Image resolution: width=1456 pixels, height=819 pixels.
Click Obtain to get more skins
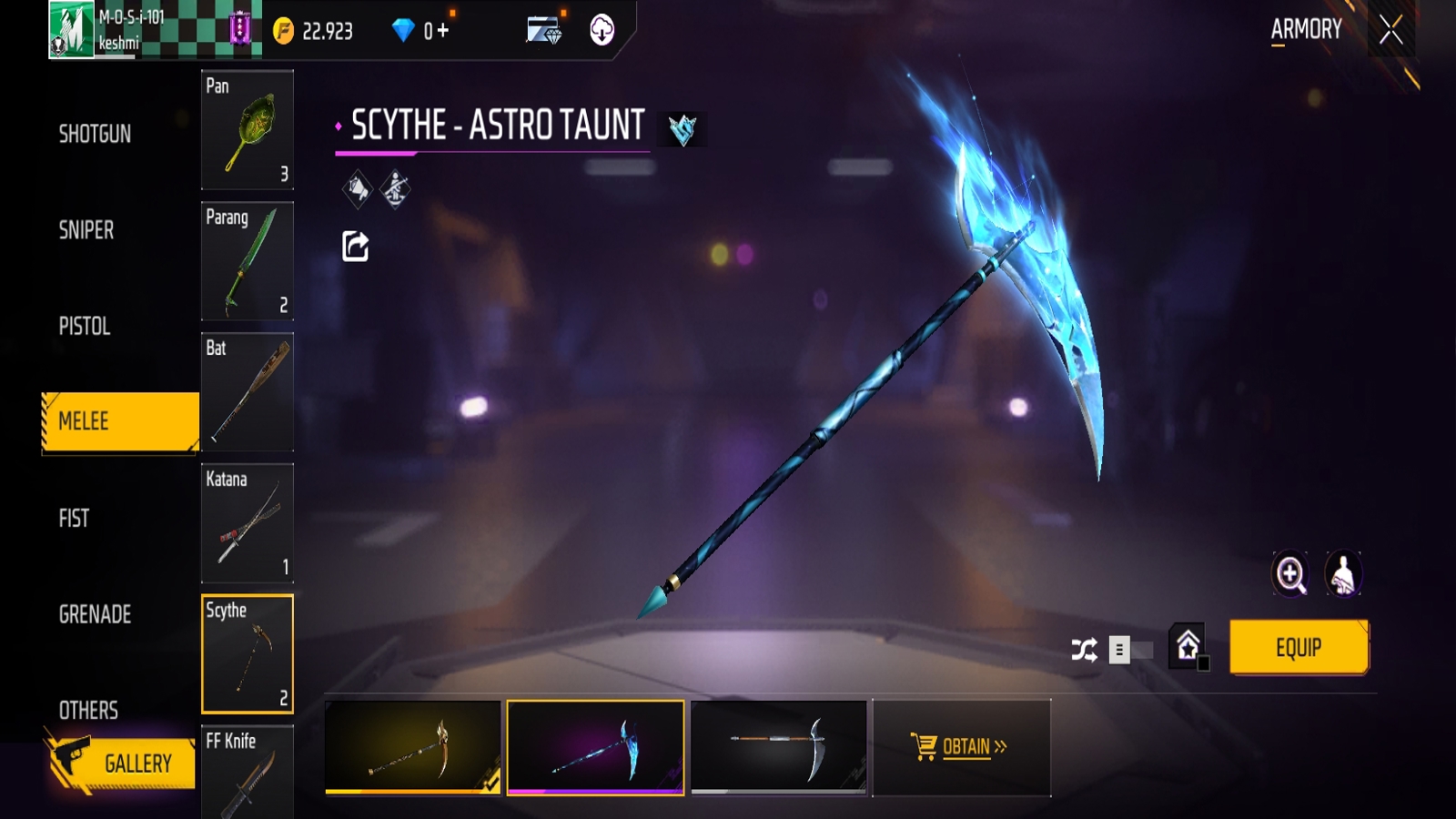(961, 747)
